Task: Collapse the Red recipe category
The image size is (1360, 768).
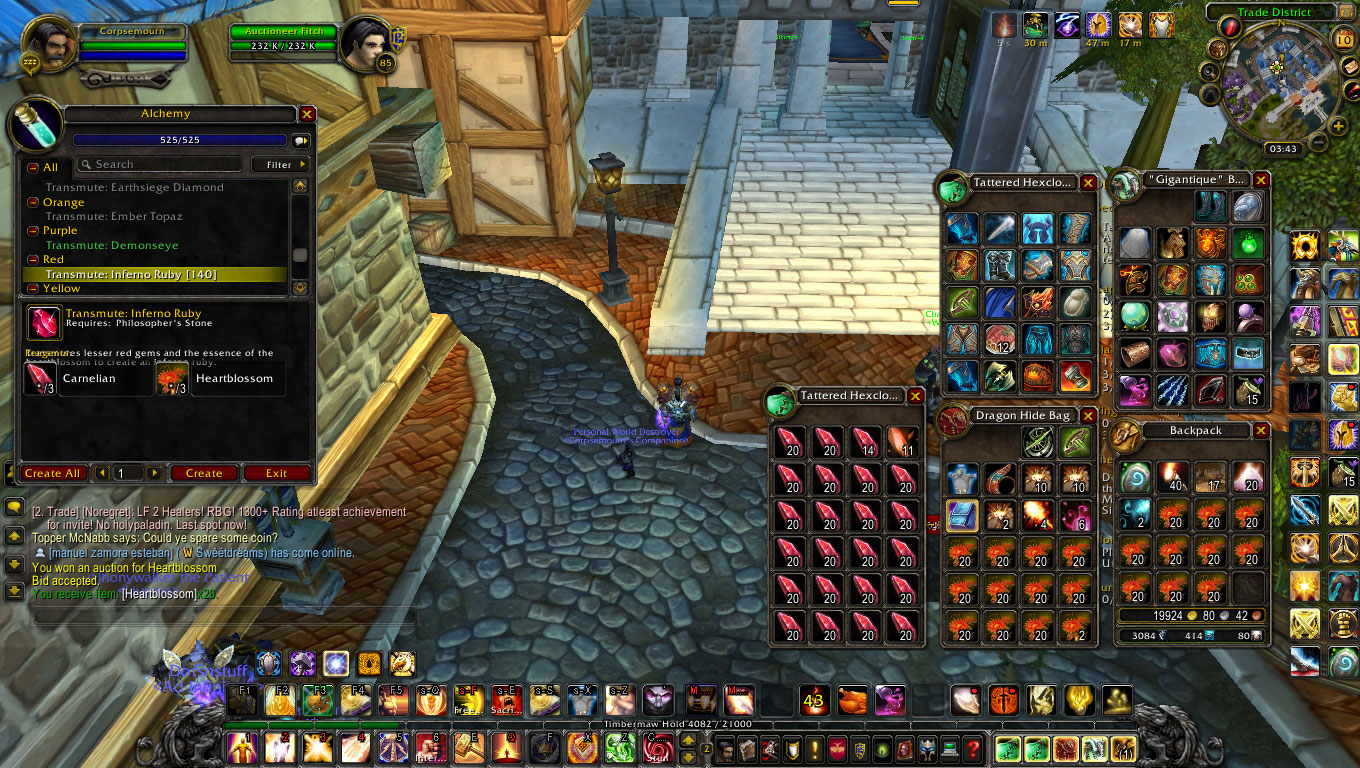Action: coord(33,260)
